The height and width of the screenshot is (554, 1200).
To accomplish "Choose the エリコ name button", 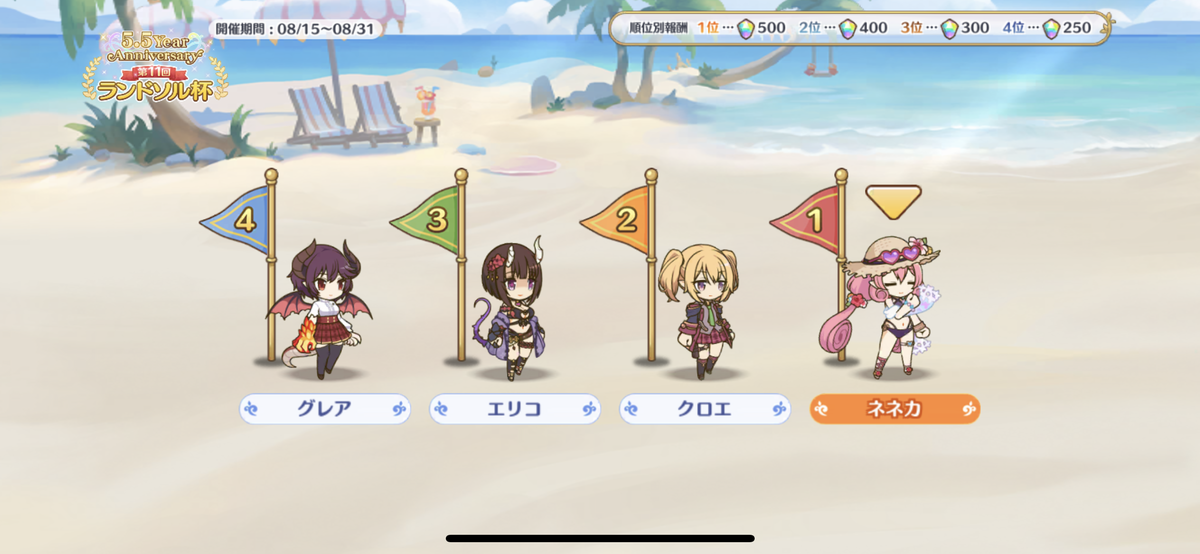I will (515, 409).
